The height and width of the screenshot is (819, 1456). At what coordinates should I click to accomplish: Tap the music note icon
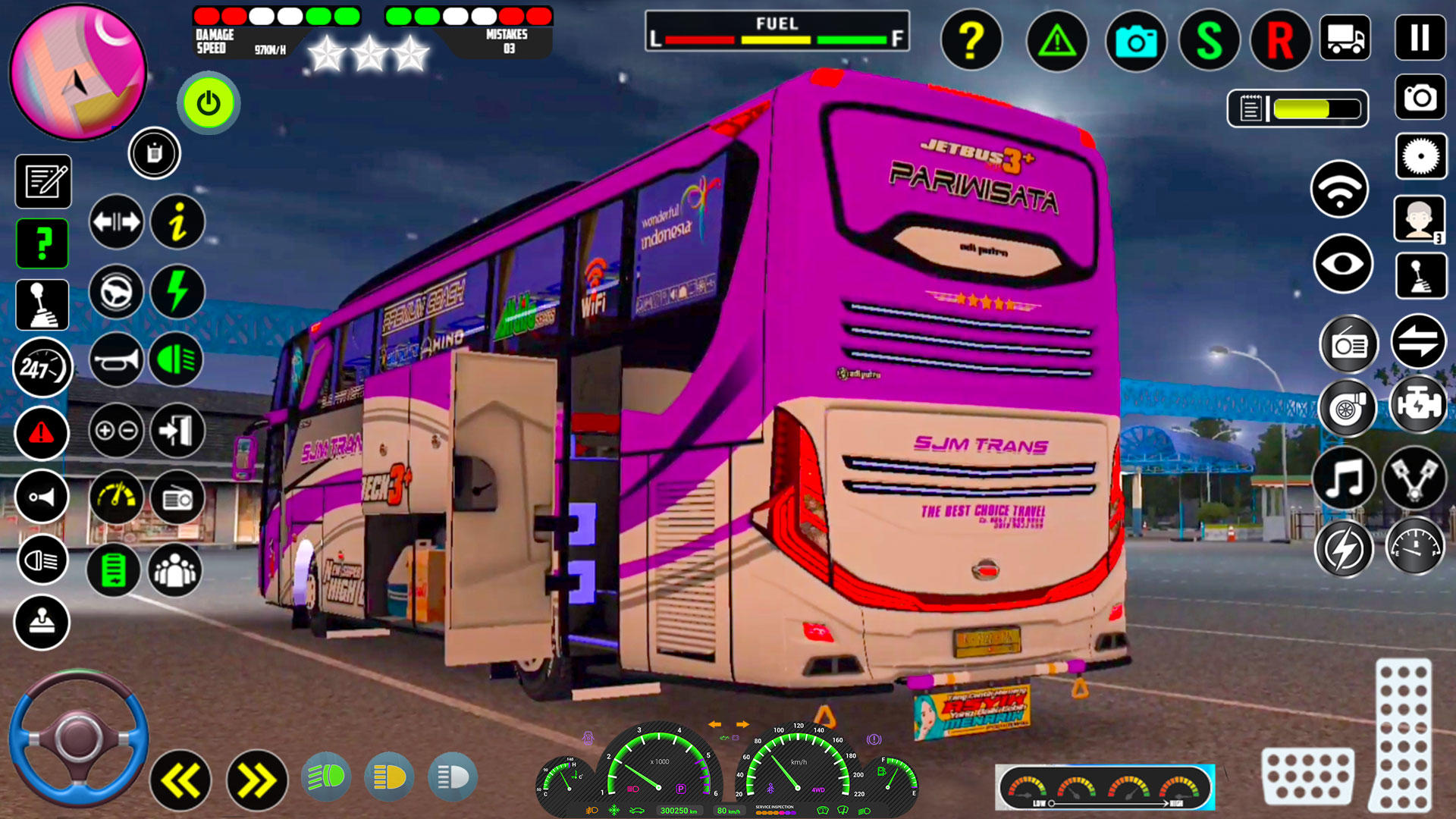1343,478
